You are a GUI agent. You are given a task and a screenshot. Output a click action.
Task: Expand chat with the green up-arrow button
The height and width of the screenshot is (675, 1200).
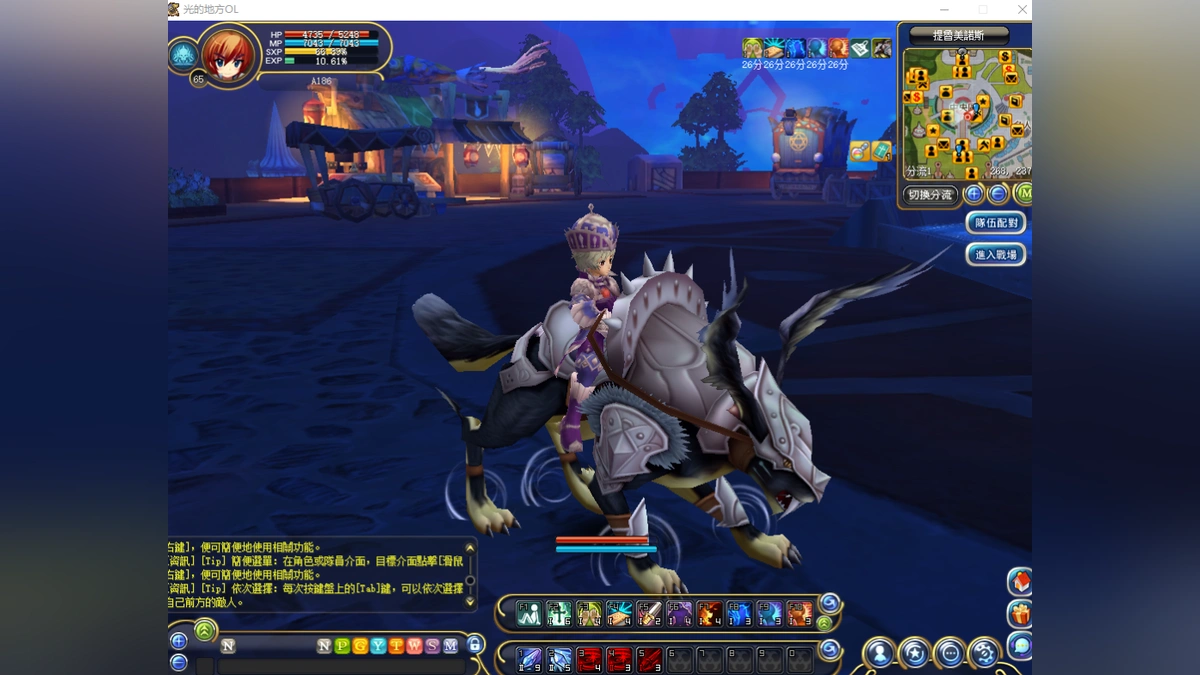click(x=205, y=630)
